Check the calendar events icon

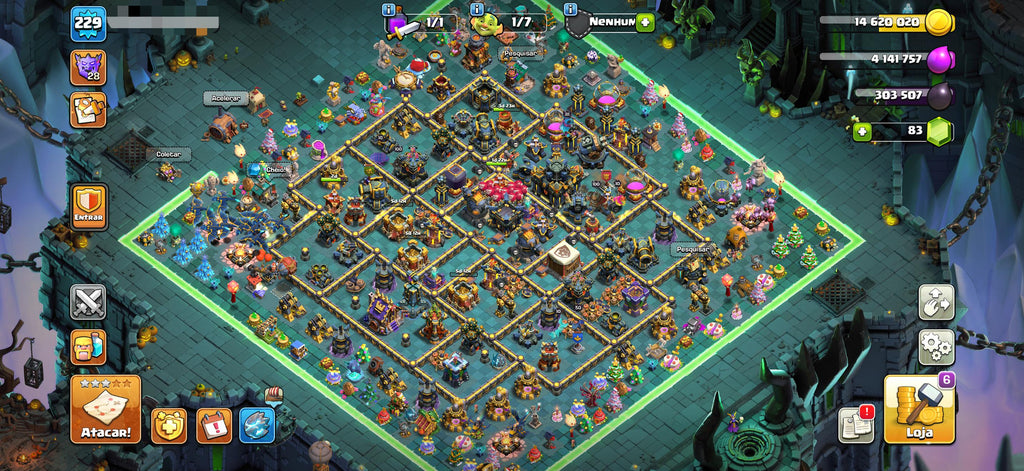(214, 425)
